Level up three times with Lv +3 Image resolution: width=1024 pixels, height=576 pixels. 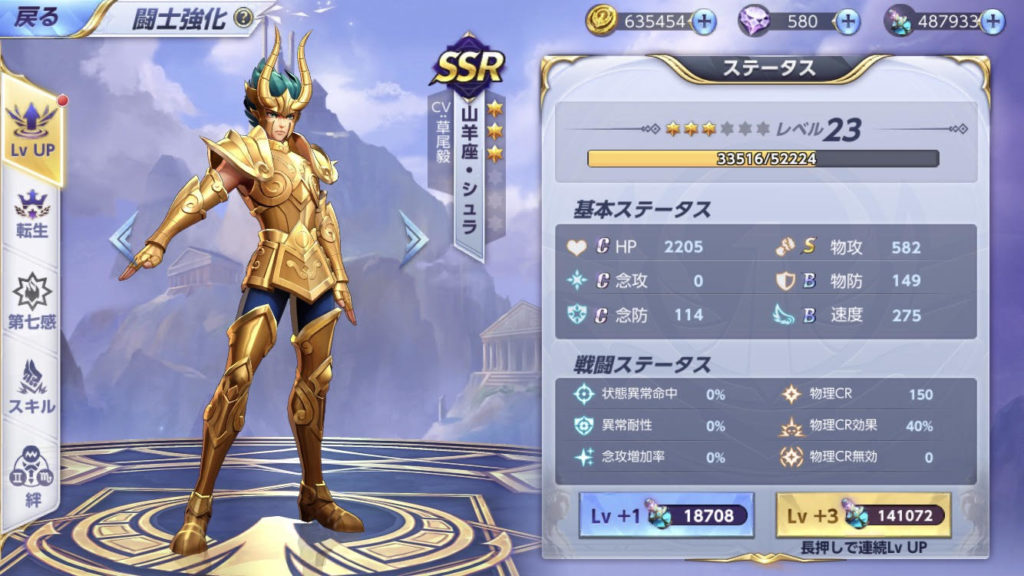[x=863, y=516]
